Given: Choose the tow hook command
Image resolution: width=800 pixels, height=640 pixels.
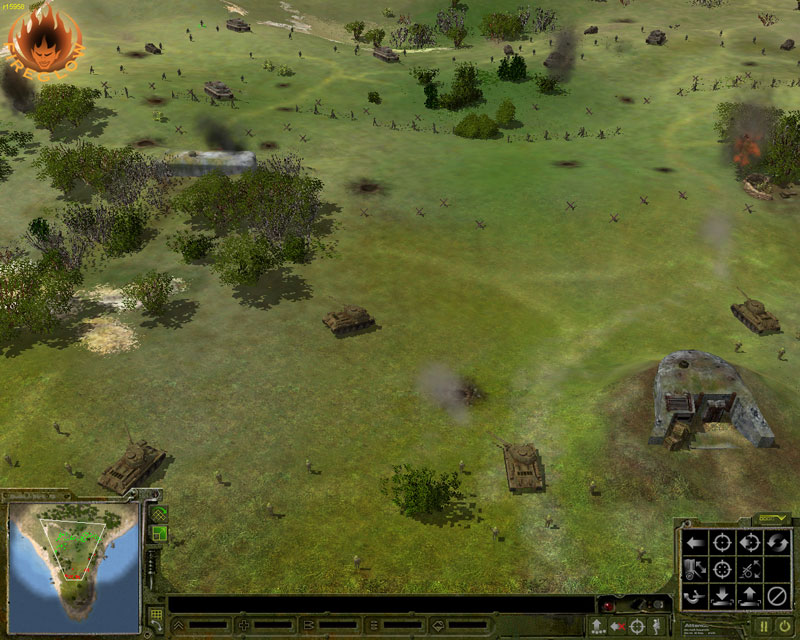Looking at the screenshot, I should coord(694,597).
